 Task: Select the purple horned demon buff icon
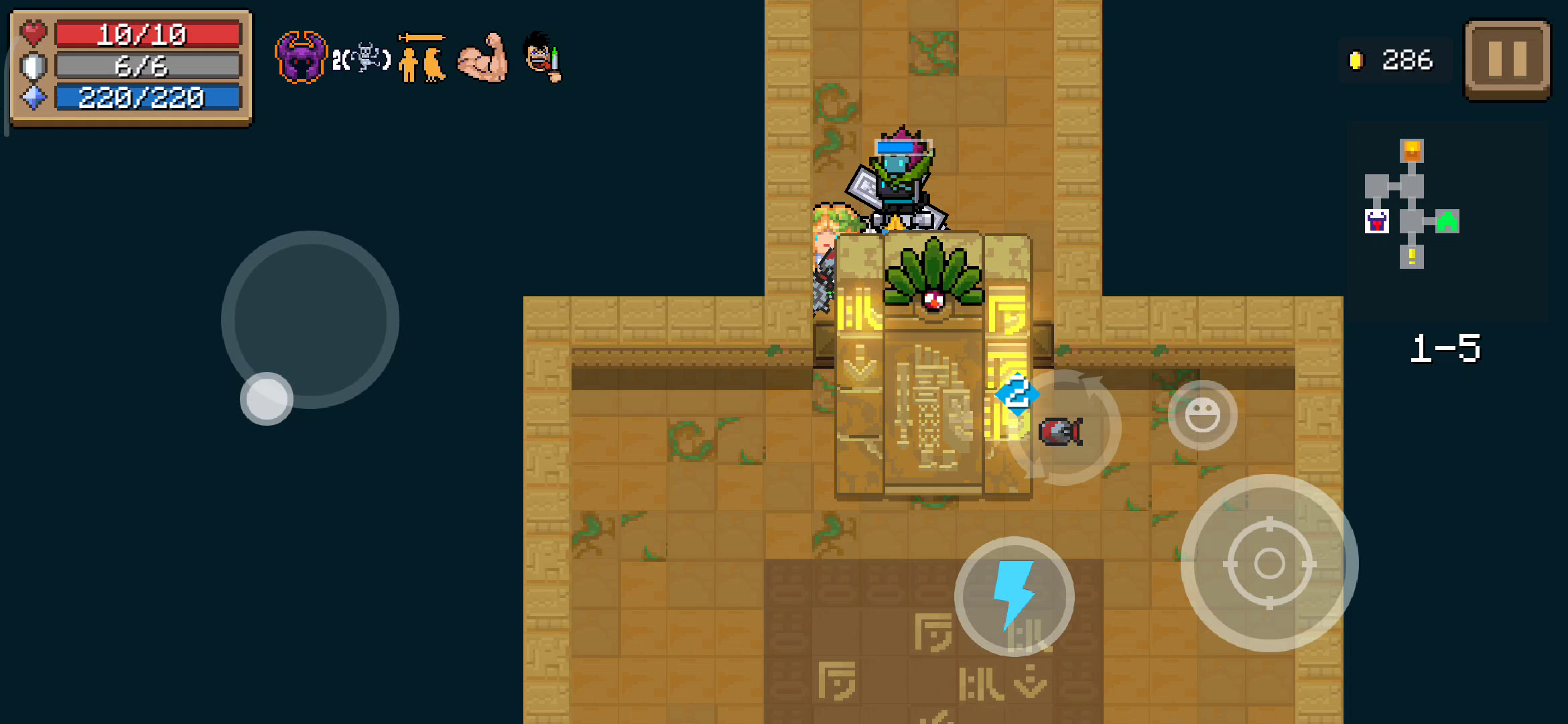coord(301,58)
